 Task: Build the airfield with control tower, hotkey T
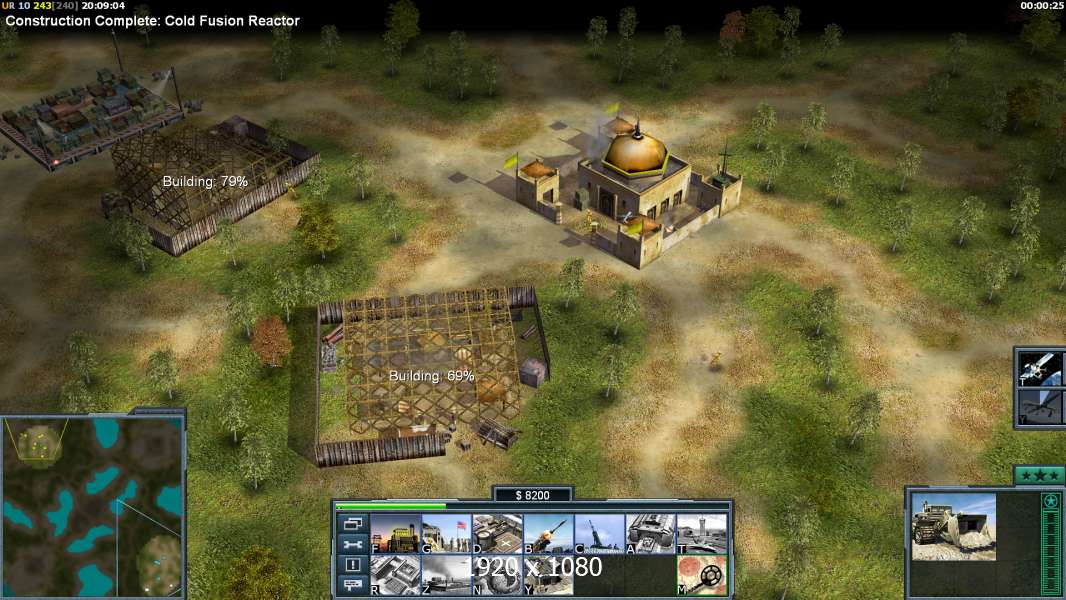[x=701, y=534]
